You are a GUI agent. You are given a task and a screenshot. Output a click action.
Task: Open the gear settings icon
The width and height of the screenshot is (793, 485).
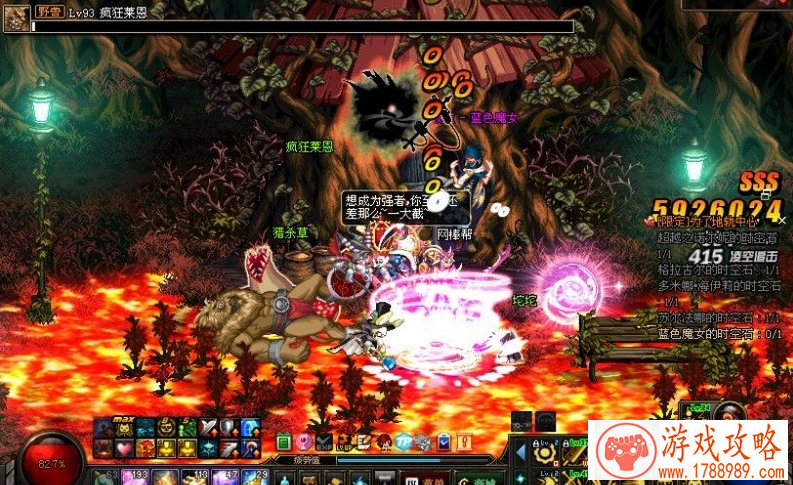tap(423, 442)
